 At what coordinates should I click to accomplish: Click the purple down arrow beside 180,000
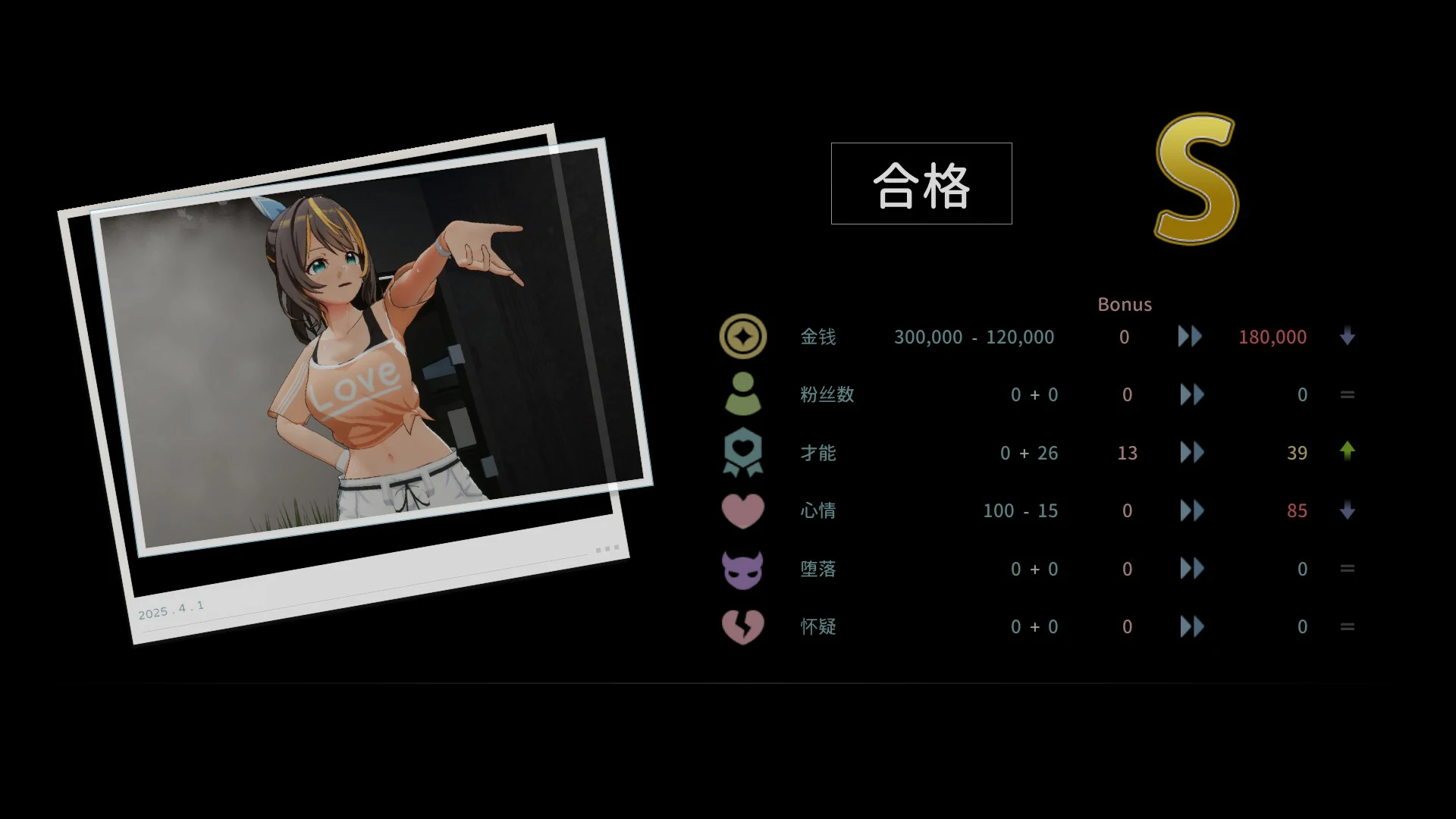tap(1348, 337)
